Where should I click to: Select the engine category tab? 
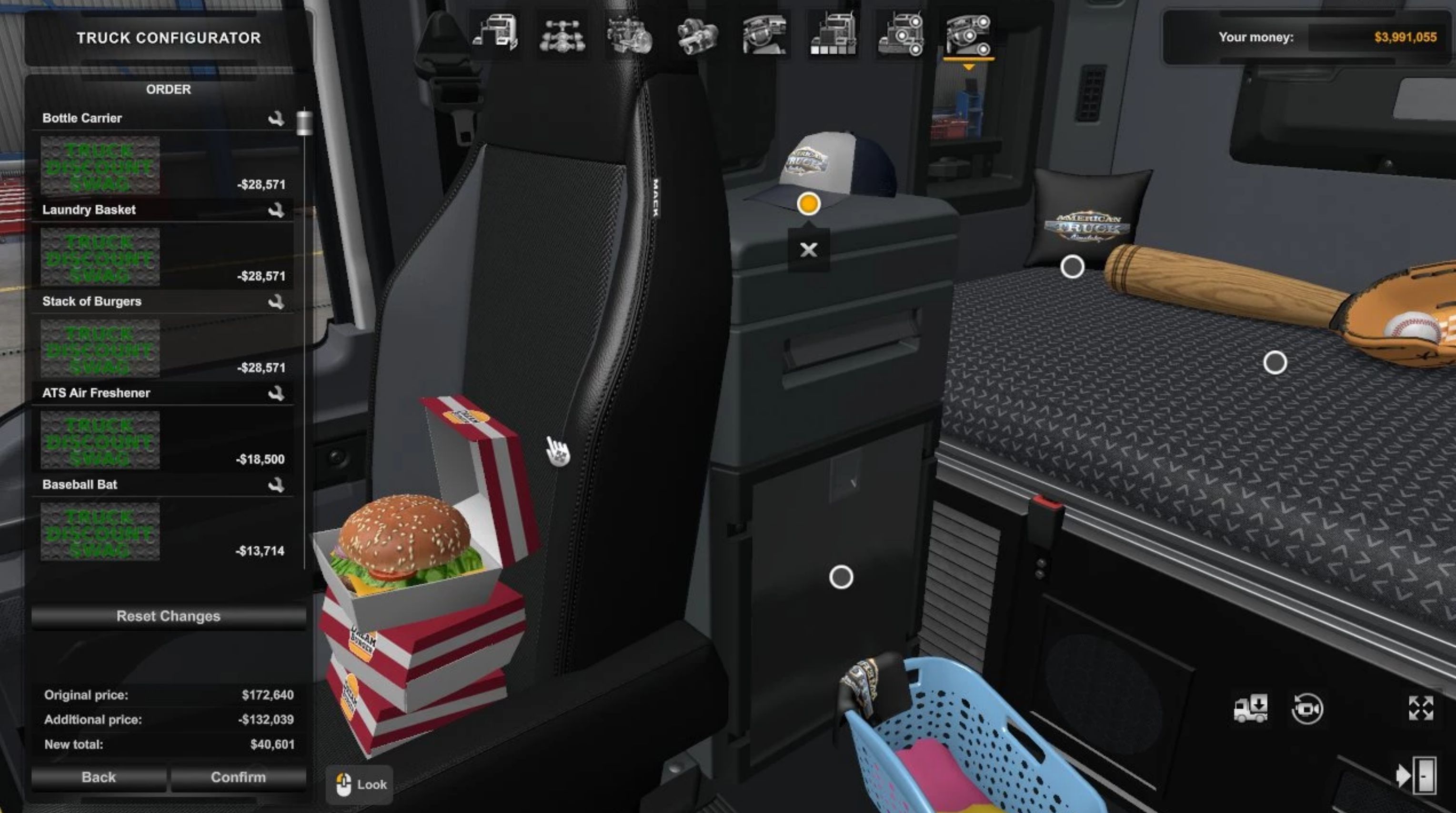(630, 36)
